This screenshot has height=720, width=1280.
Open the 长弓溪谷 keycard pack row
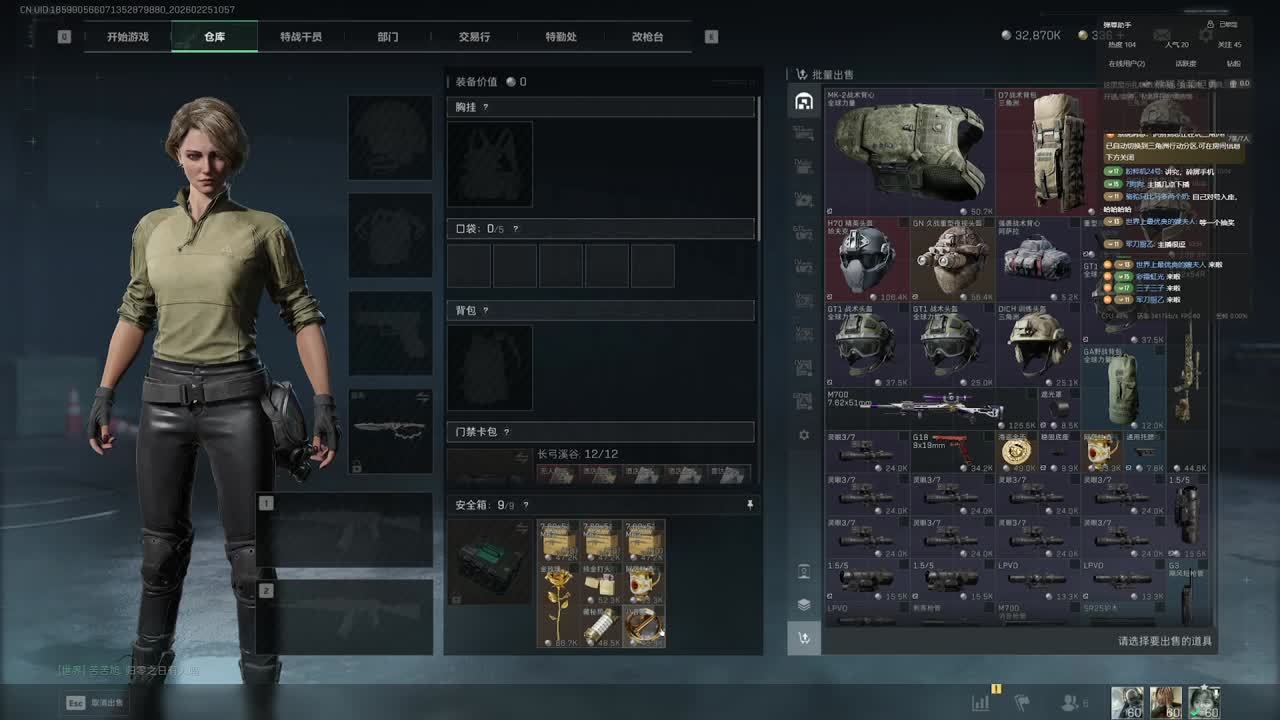click(600, 466)
